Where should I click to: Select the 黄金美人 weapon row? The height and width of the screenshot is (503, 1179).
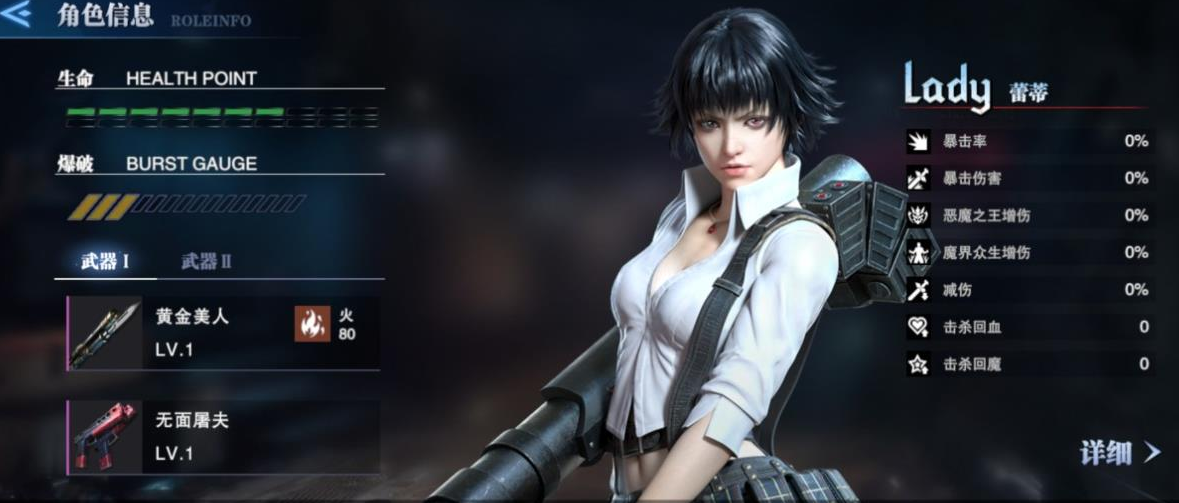[223, 333]
